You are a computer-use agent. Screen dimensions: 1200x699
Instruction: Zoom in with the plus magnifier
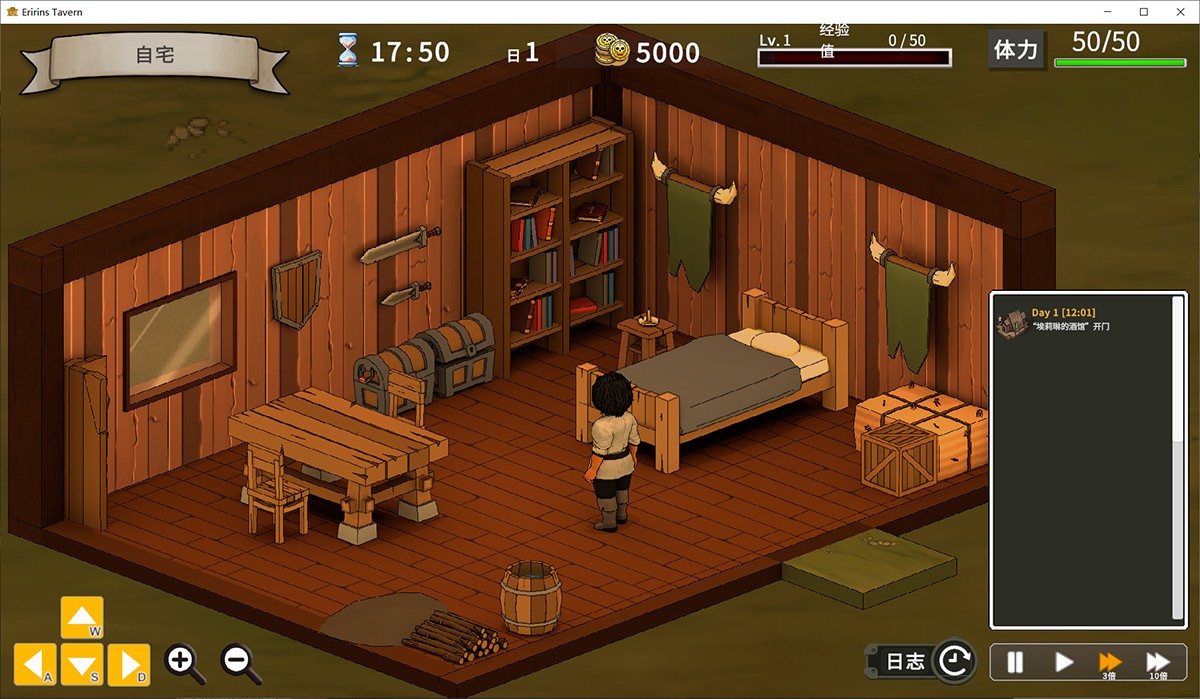click(185, 662)
